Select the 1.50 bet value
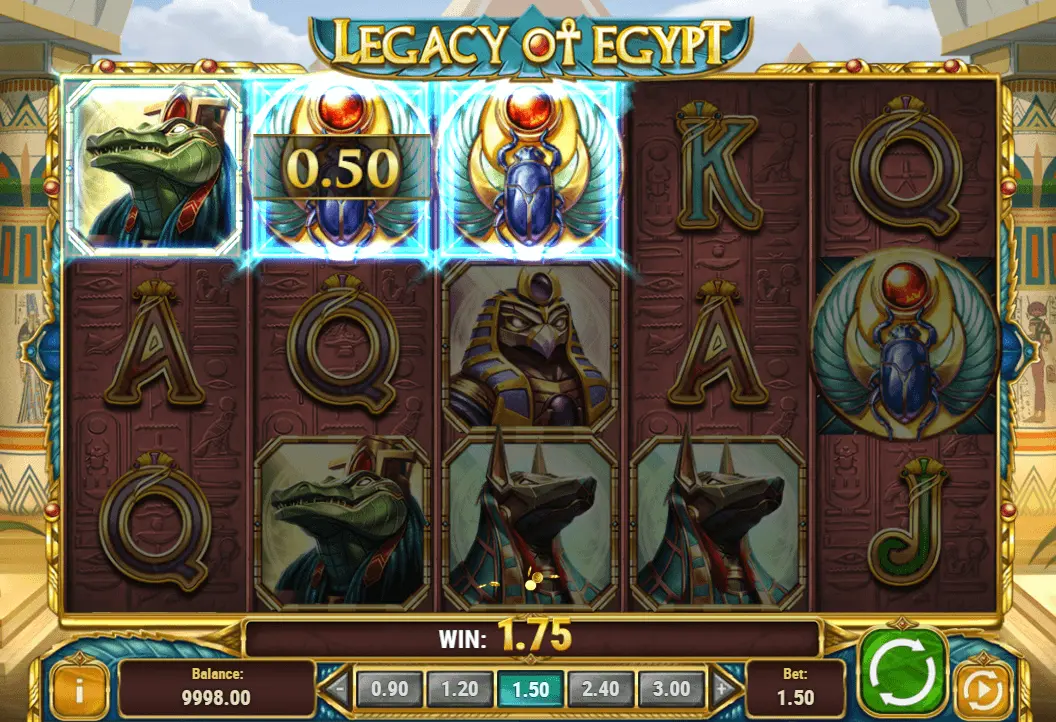The width and height of the screenshot is (1056, 722). pos(530,688)
